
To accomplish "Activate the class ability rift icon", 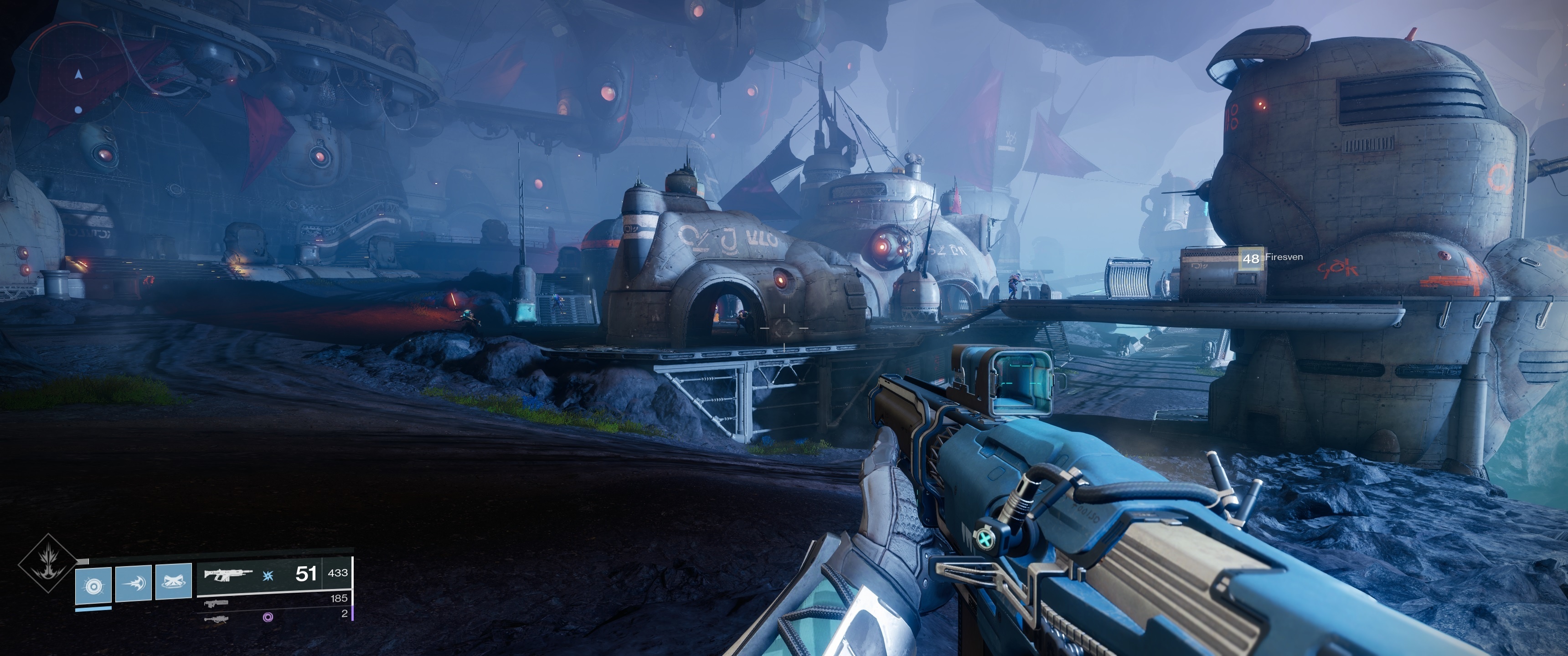I will tap(174, 582).
